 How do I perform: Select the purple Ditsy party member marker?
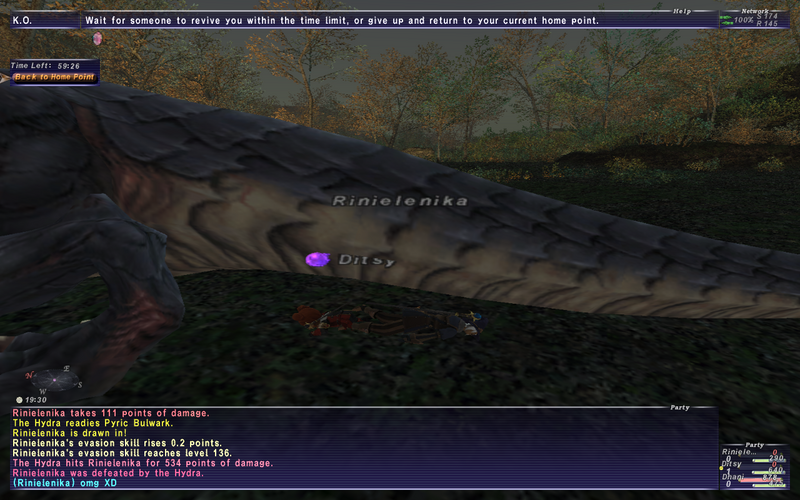(x=318, y=259)
